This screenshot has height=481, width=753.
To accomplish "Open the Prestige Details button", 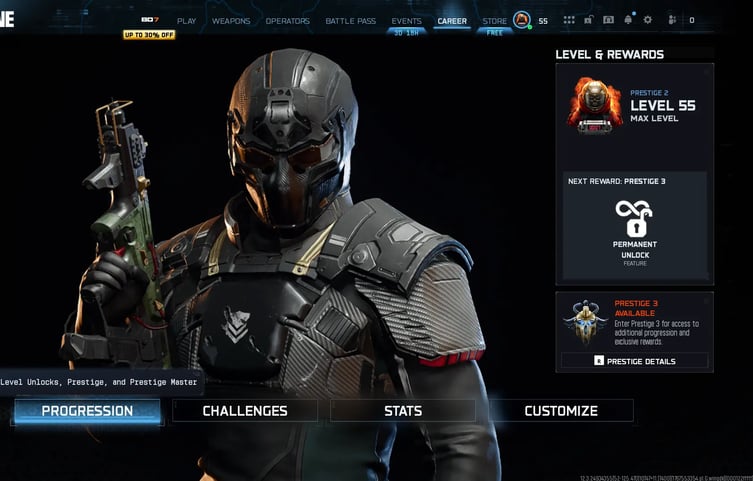I will coord(635,361).
